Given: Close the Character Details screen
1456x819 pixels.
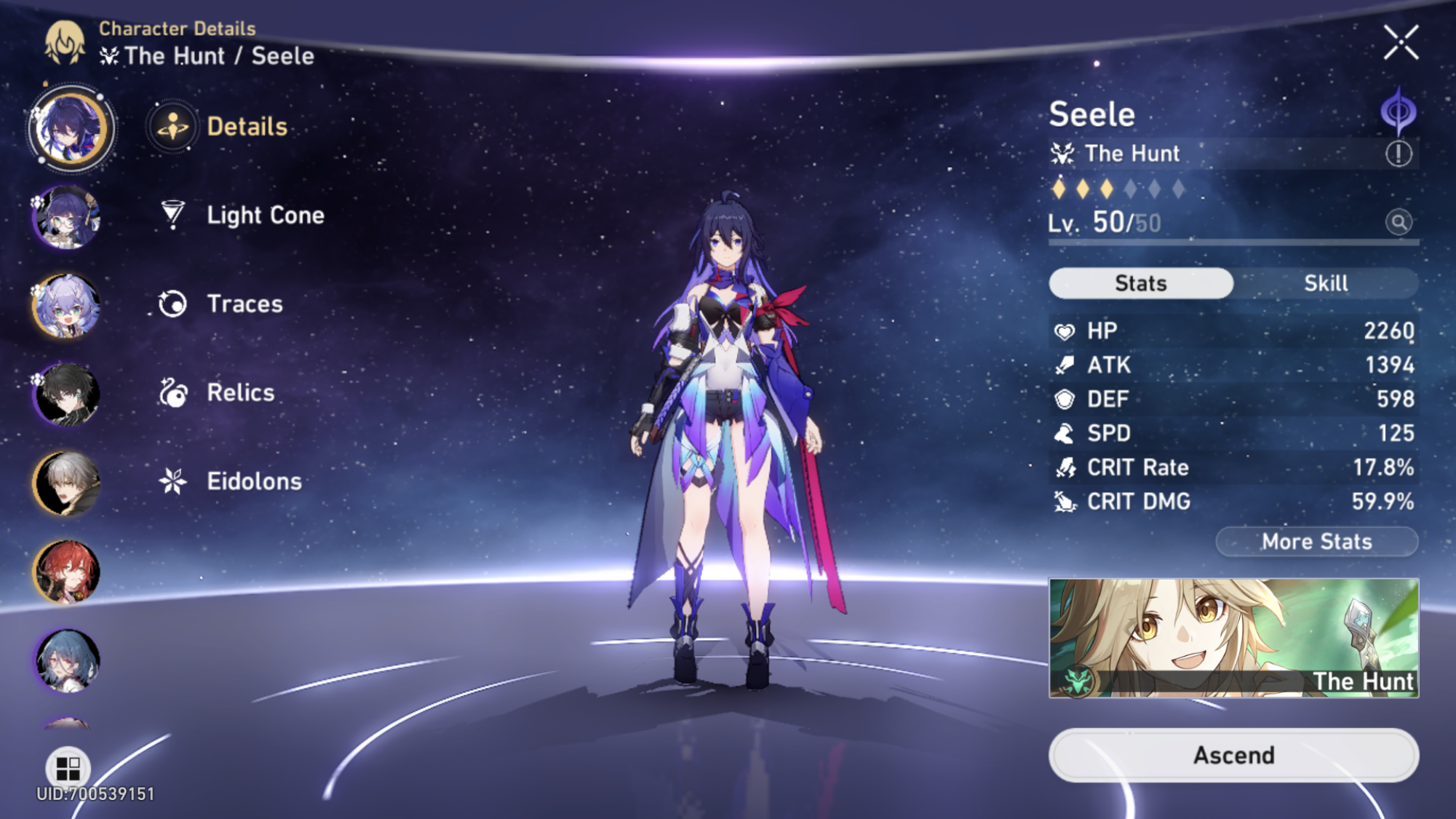Looking at the screenshot, I should click(1401, 41).
